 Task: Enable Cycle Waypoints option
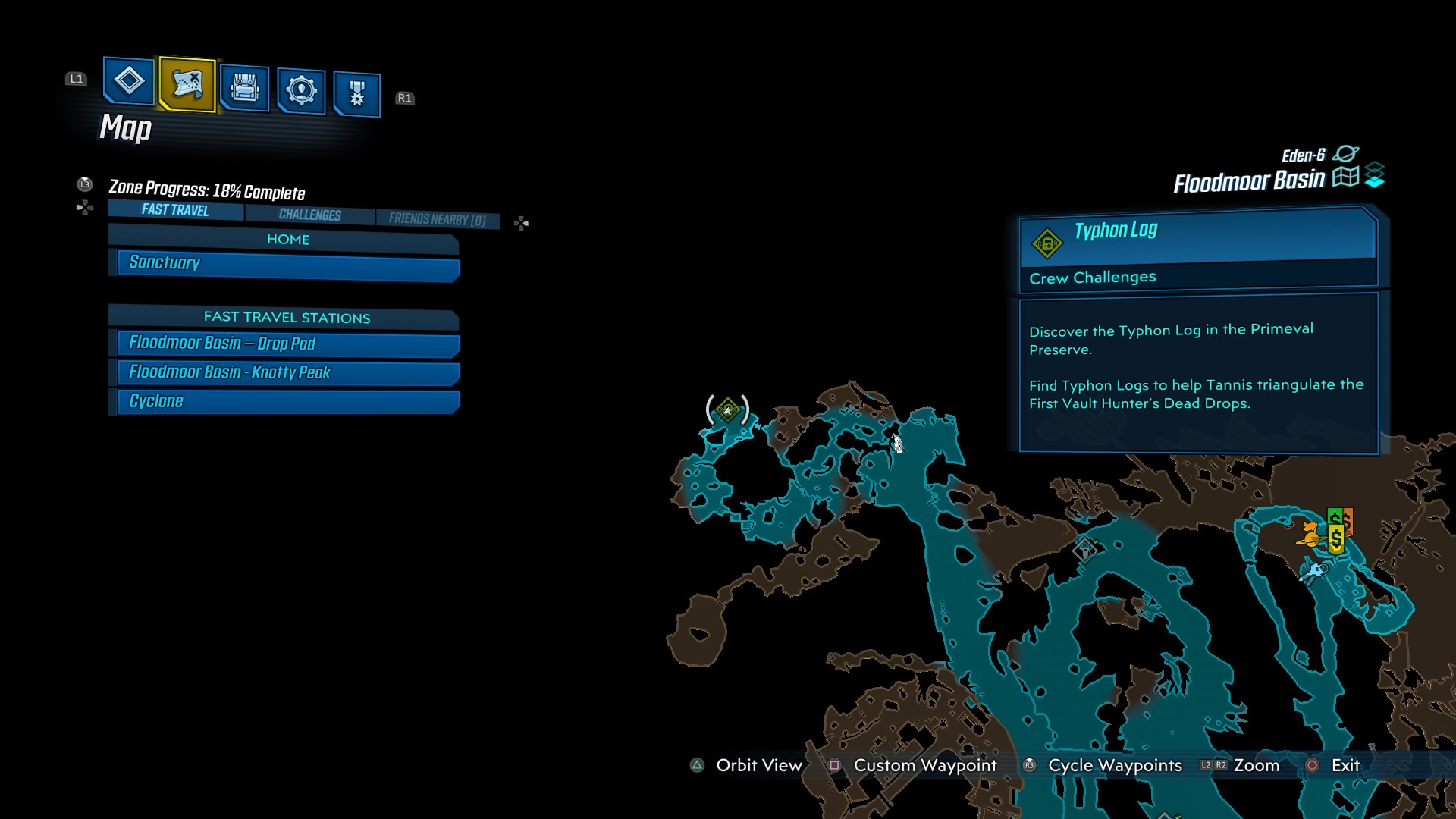(x=1028, y=766)
